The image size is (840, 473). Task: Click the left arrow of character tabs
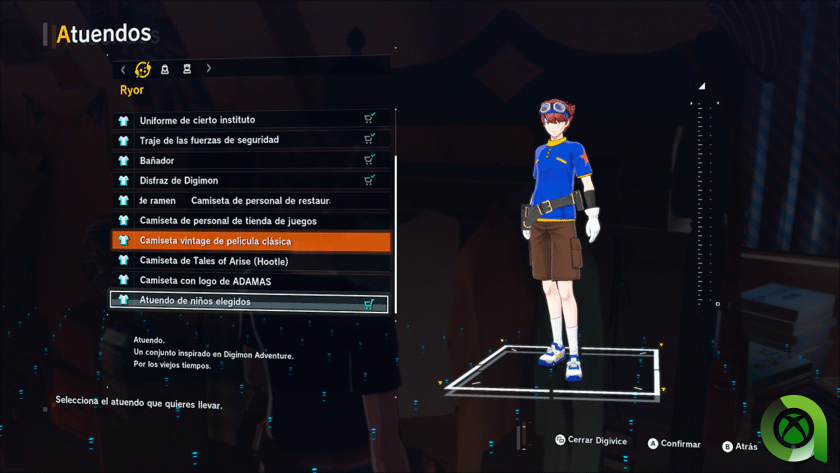[x=123, y=70]
